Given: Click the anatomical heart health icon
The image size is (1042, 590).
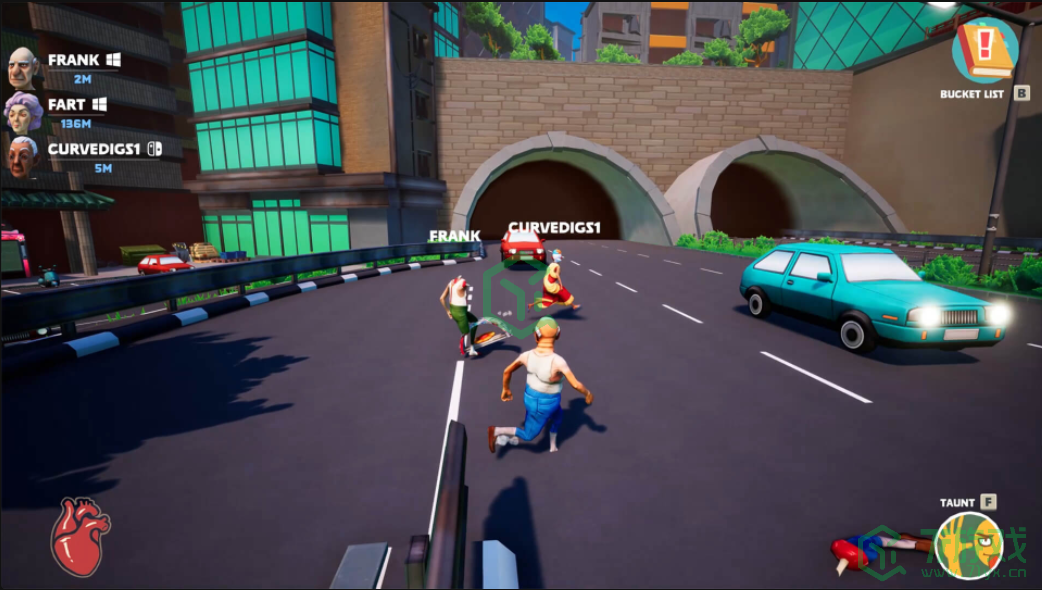Looking at the screenshot, I should (x=79, y=536).
